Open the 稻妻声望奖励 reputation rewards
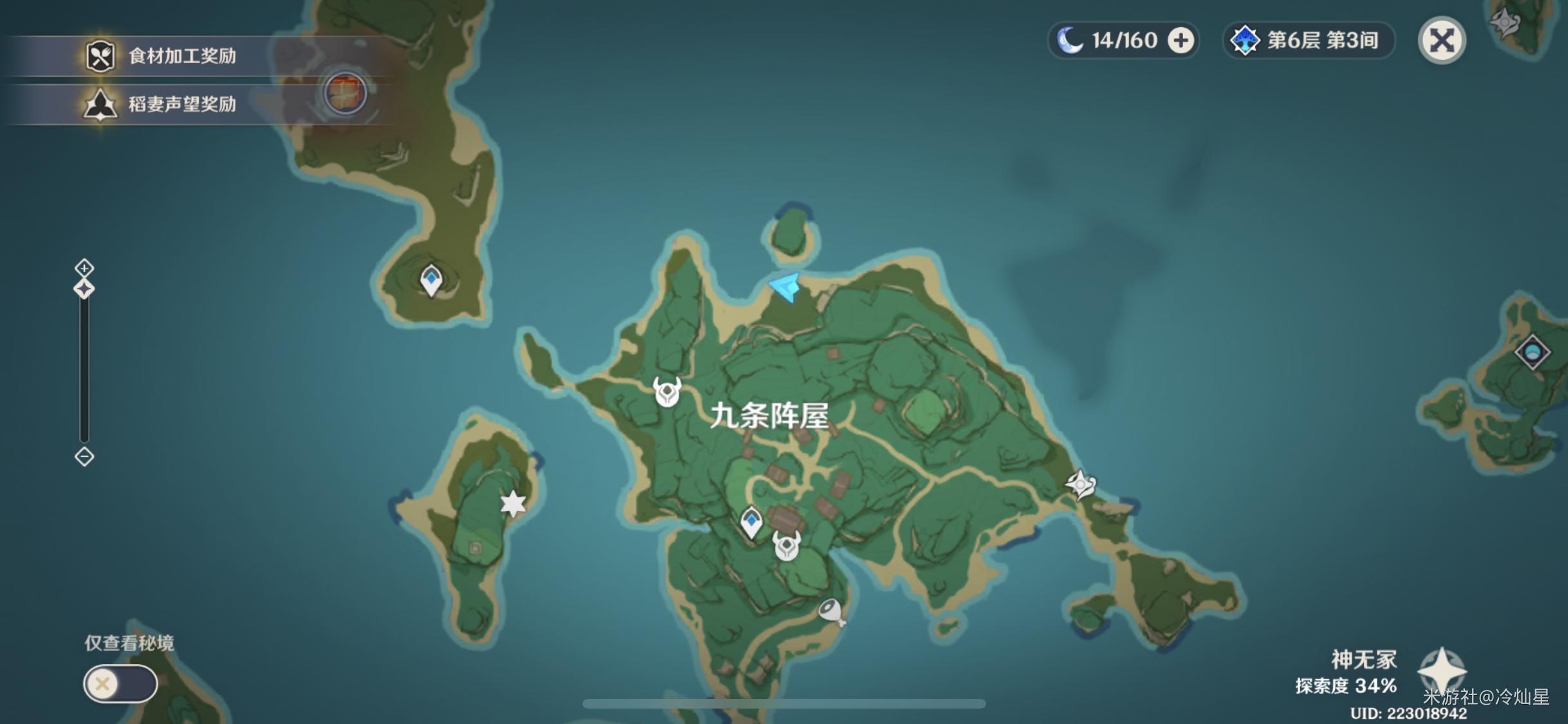This screenshot has height=724, width=1568. [x=161, y=103]
